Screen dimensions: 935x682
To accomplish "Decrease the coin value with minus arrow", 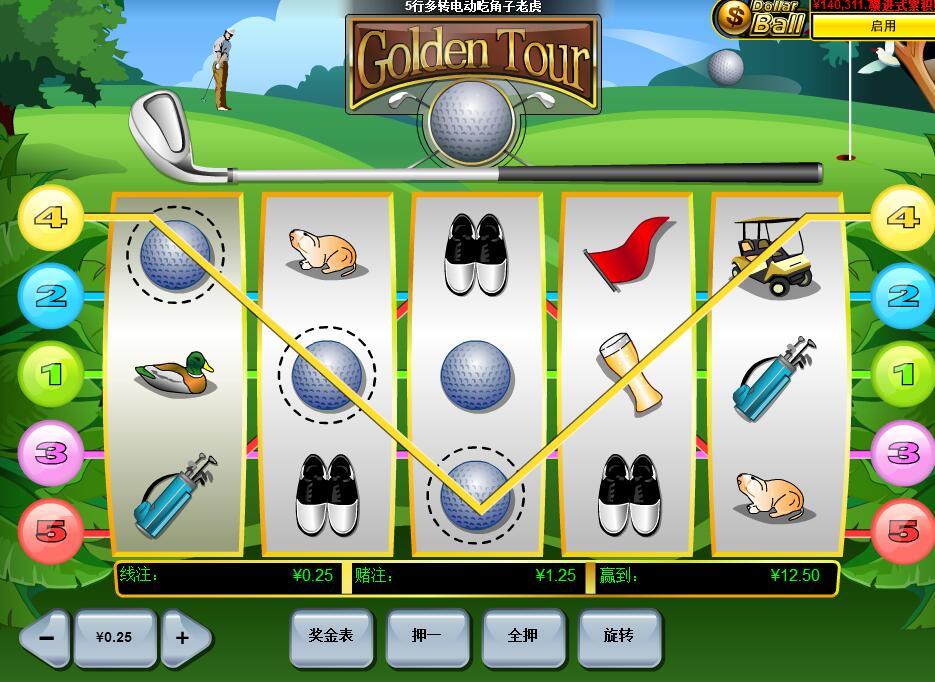I will click(45, 637).
